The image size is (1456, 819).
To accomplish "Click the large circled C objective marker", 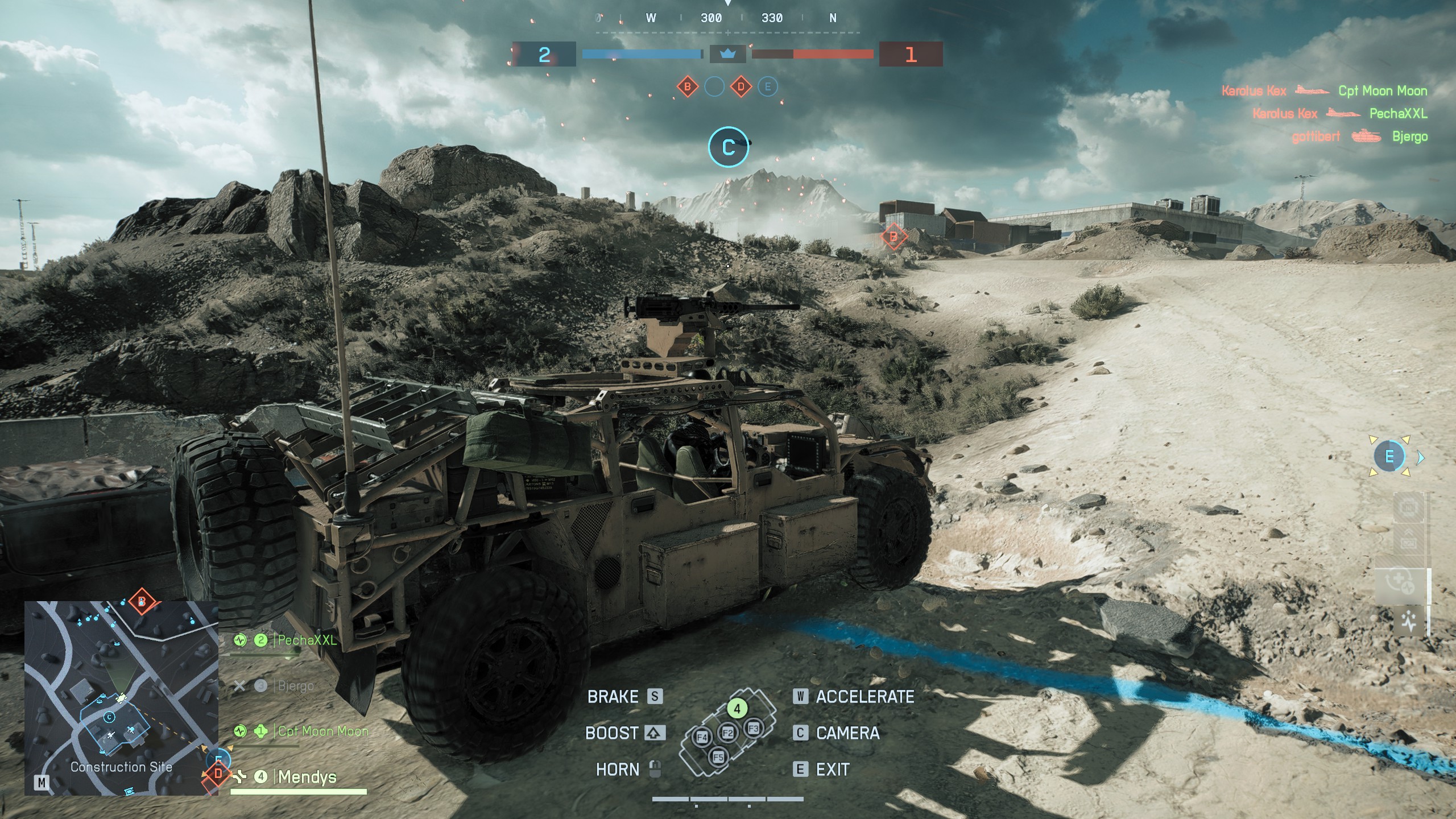I will click(728, 147).
